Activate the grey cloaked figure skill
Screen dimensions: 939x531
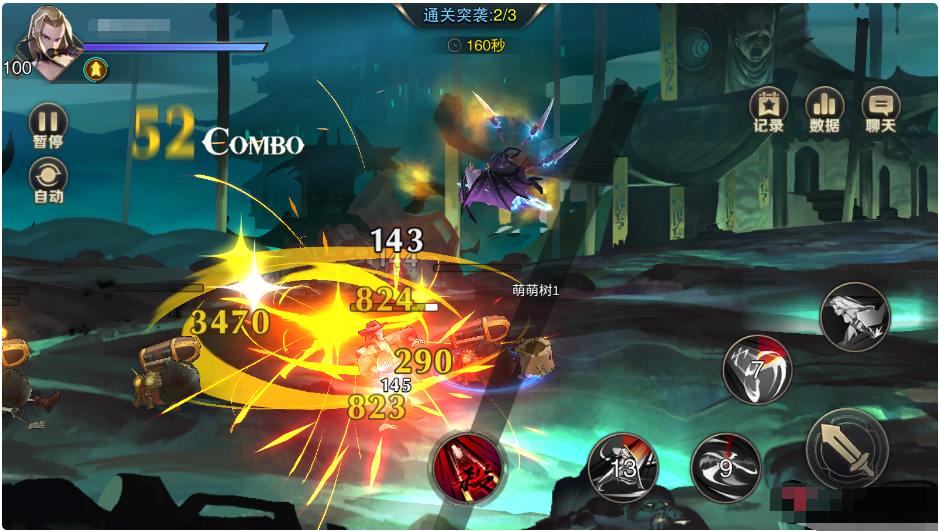(x=855, y=317)
